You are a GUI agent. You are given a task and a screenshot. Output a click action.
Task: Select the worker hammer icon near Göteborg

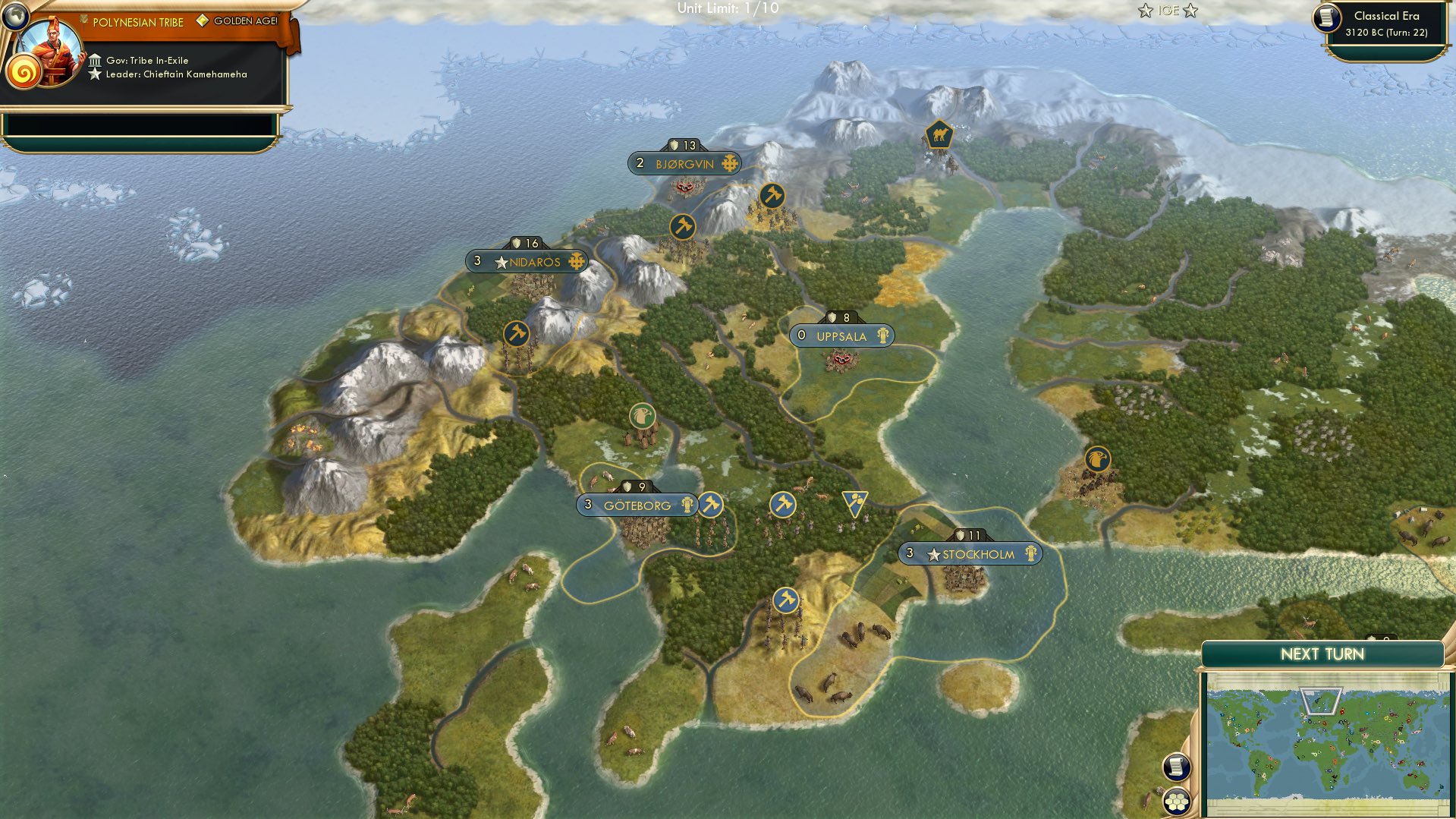click(x=711, y=504)
